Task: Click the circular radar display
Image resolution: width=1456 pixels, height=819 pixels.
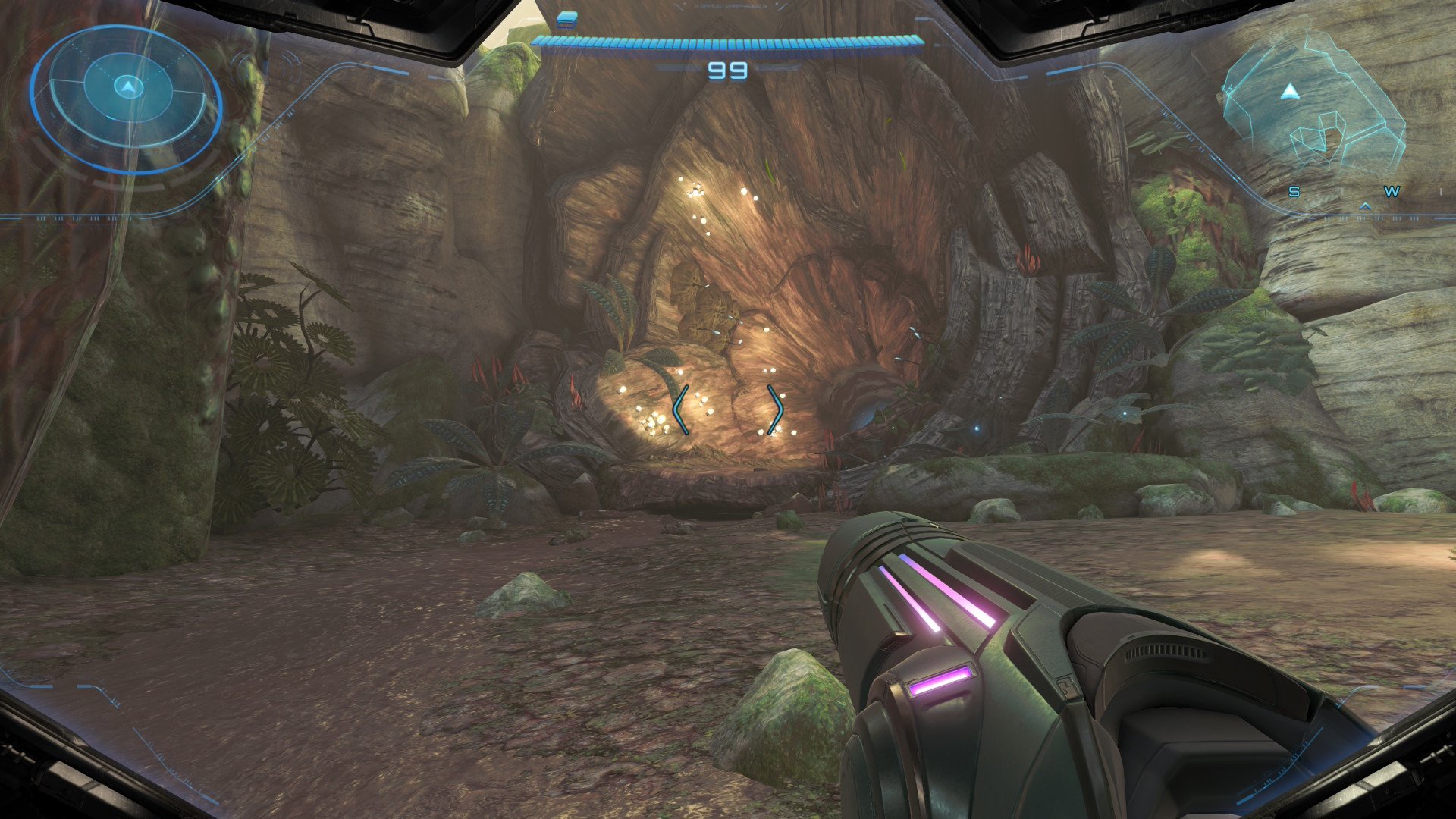Action: (x=127, y=97)
